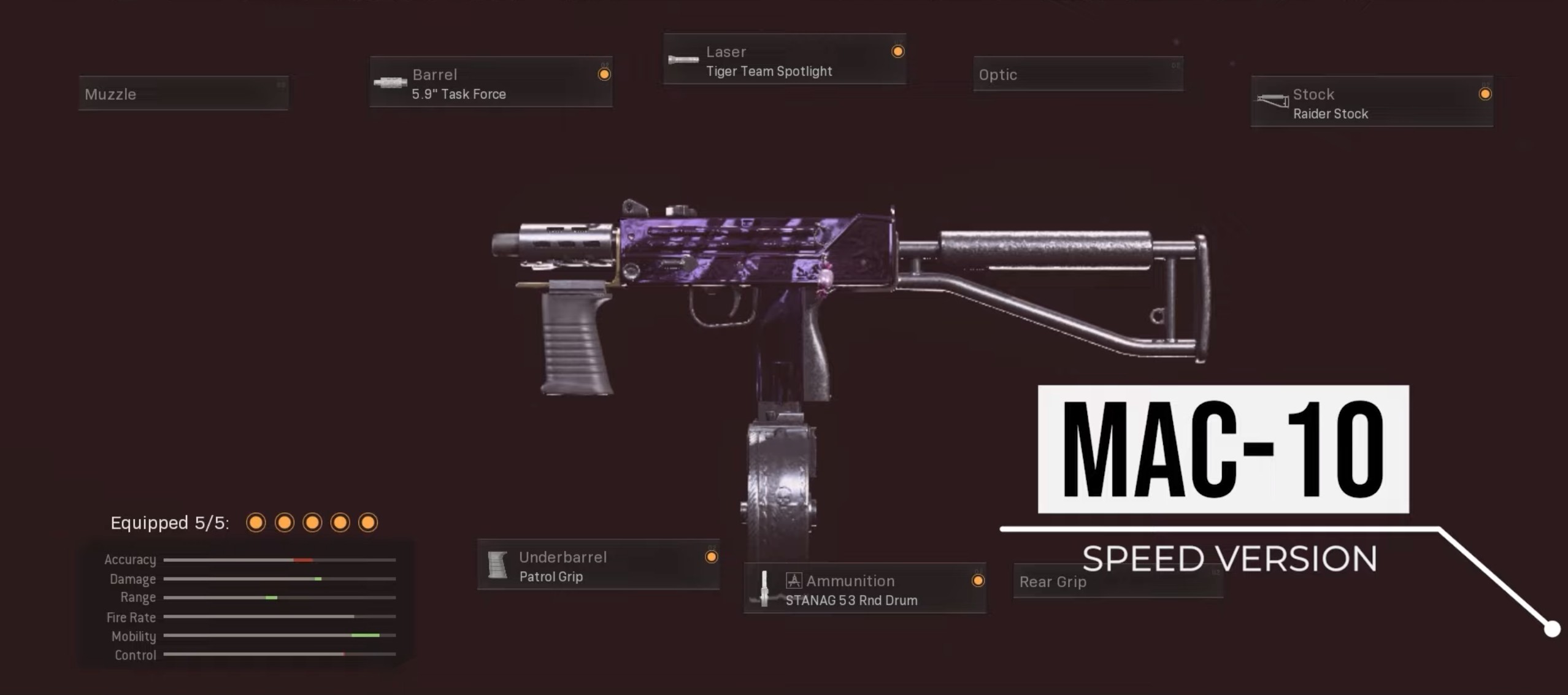Select the Stock Raider Stock slot
The image size is (1568, 695).
pos(1372,102)
